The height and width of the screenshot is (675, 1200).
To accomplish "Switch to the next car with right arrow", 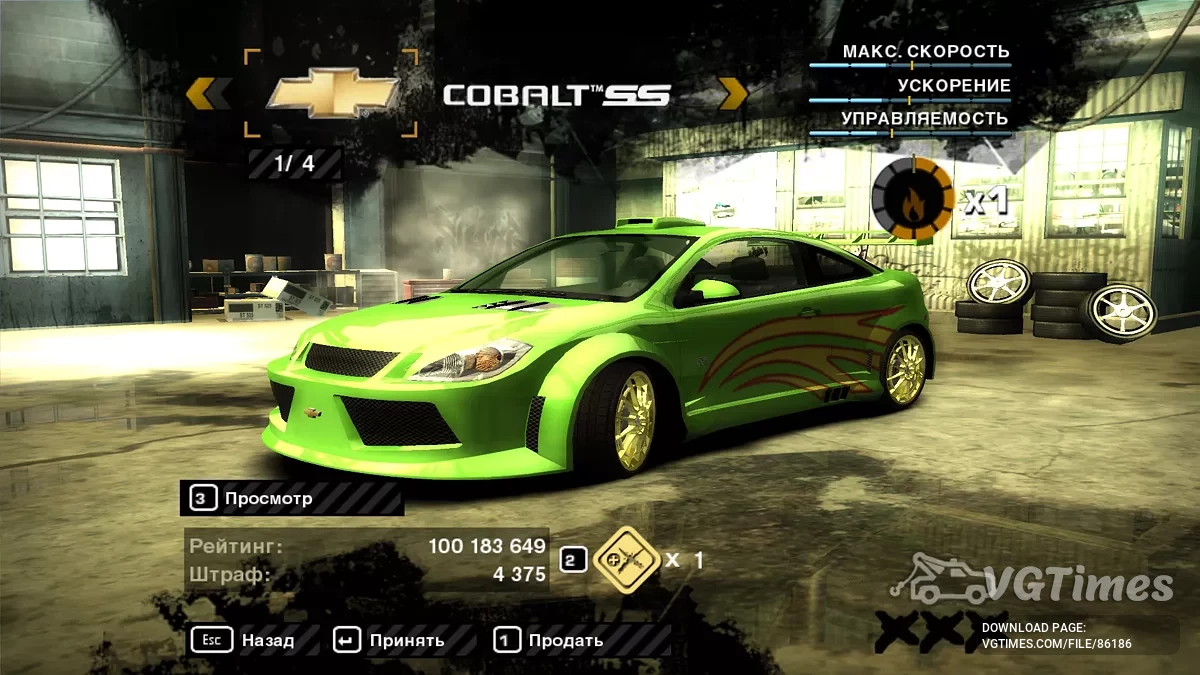I will [733, 94].
